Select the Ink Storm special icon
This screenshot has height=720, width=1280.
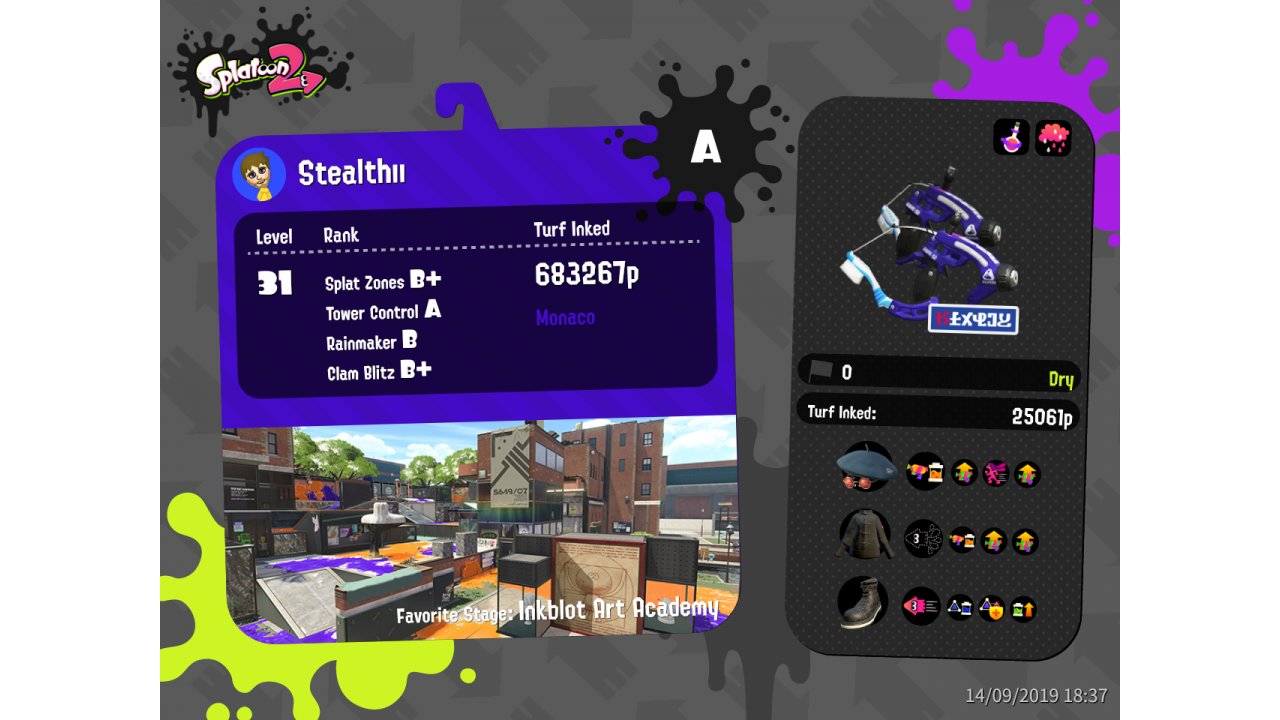(x=1053, y=138)
